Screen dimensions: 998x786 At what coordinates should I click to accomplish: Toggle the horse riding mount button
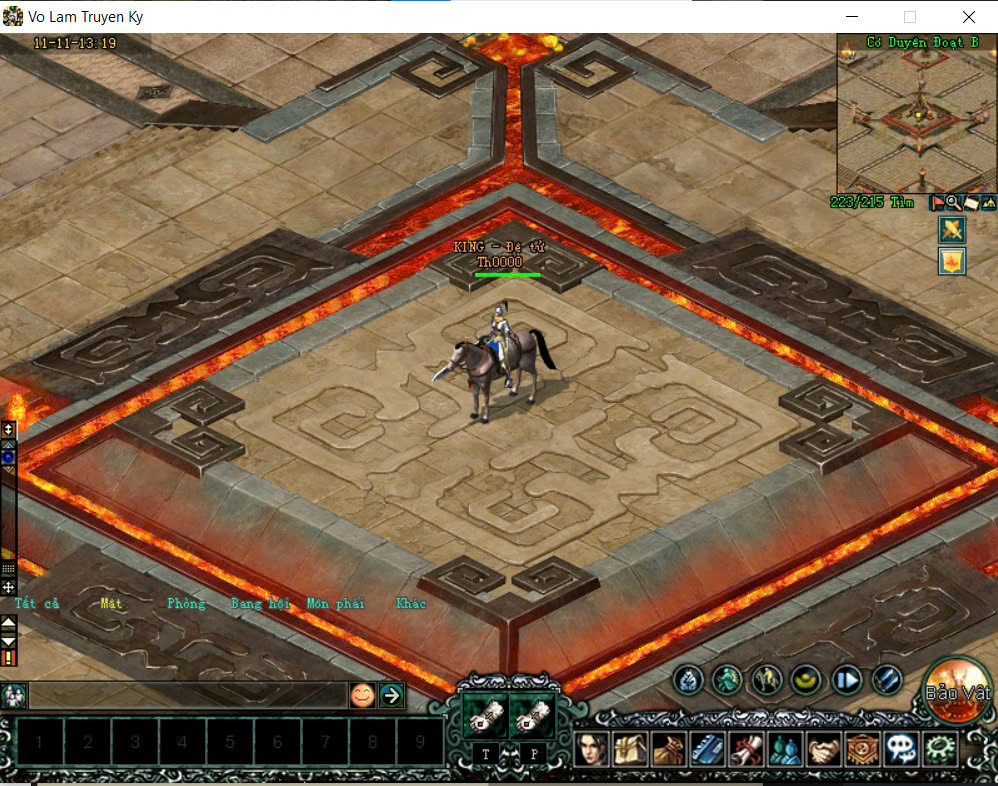point(766,680)
